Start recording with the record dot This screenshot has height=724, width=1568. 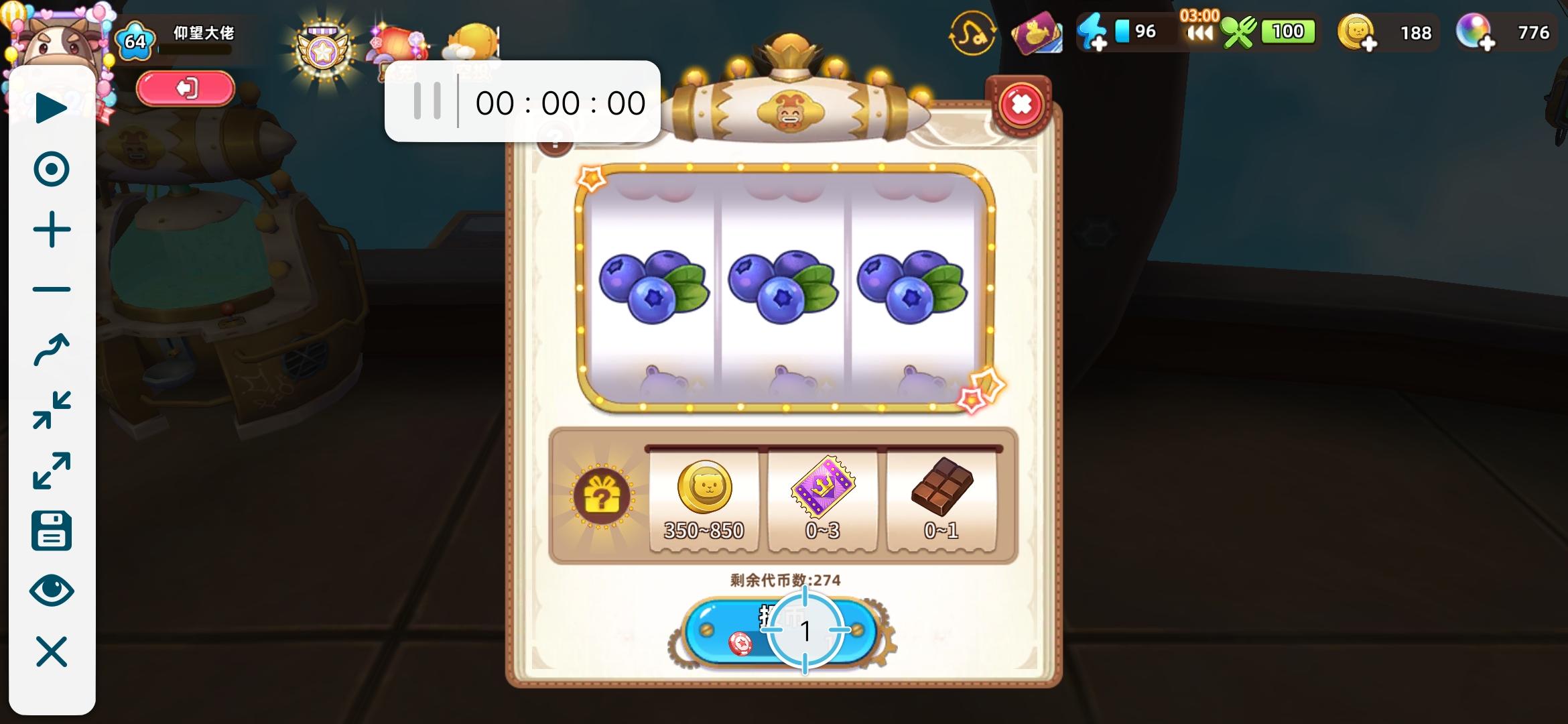52,167
